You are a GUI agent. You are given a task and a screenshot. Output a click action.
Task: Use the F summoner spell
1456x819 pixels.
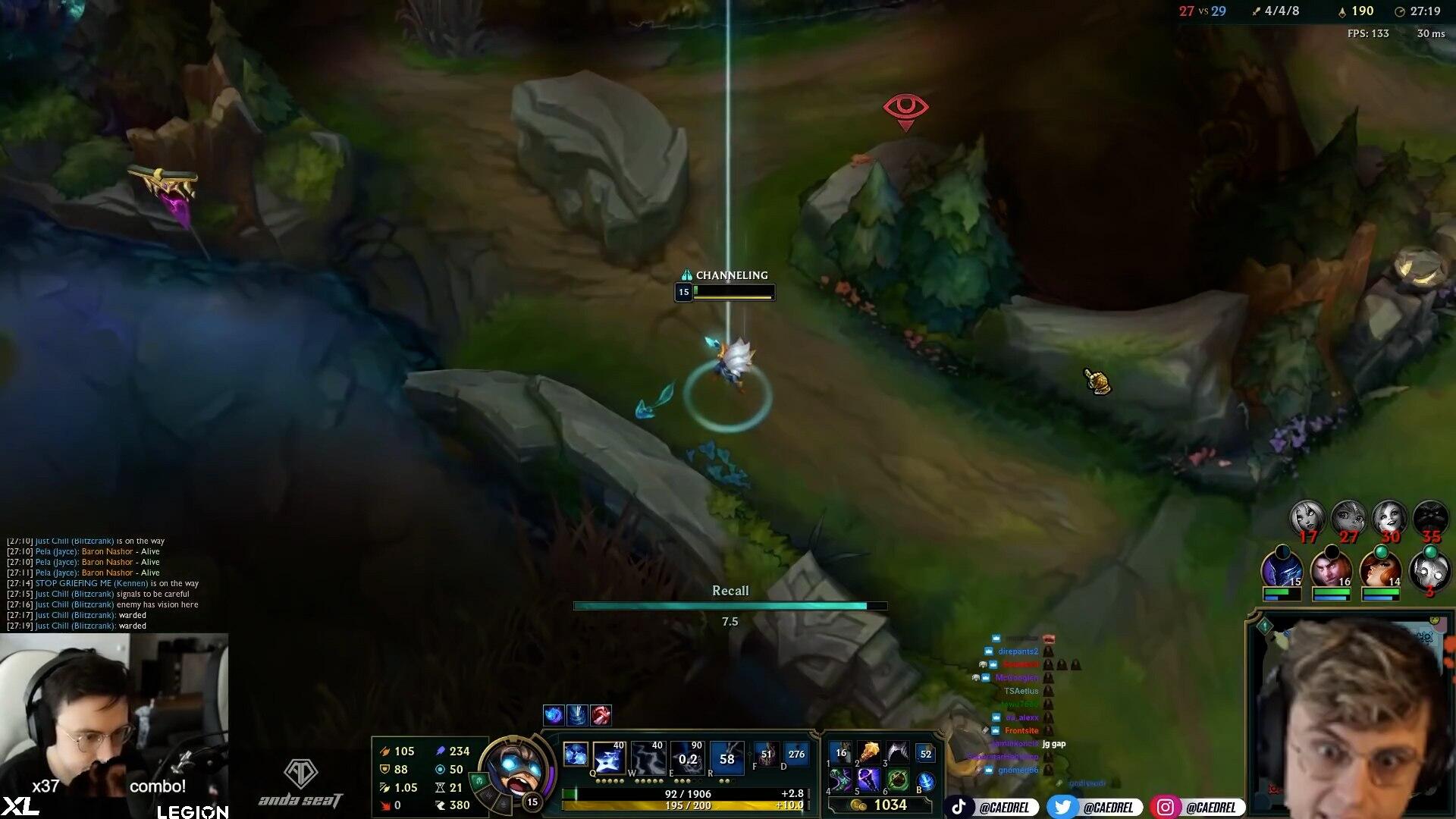[766, 755]
